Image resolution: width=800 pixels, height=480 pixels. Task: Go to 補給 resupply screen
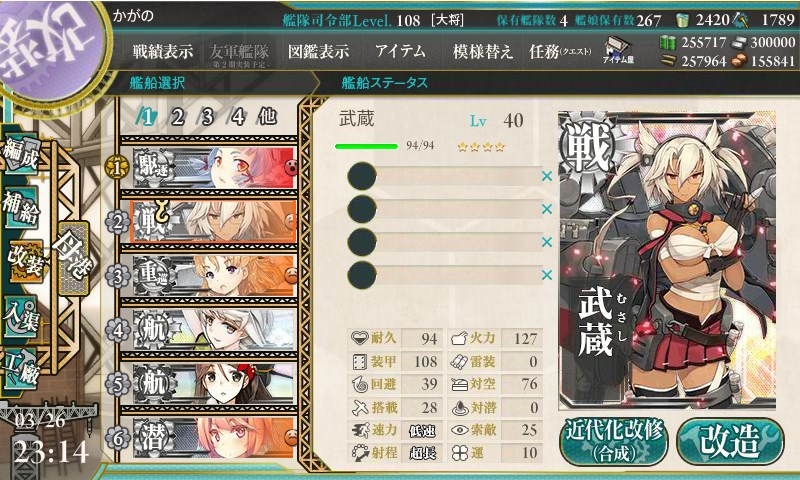tap(21, 205)
